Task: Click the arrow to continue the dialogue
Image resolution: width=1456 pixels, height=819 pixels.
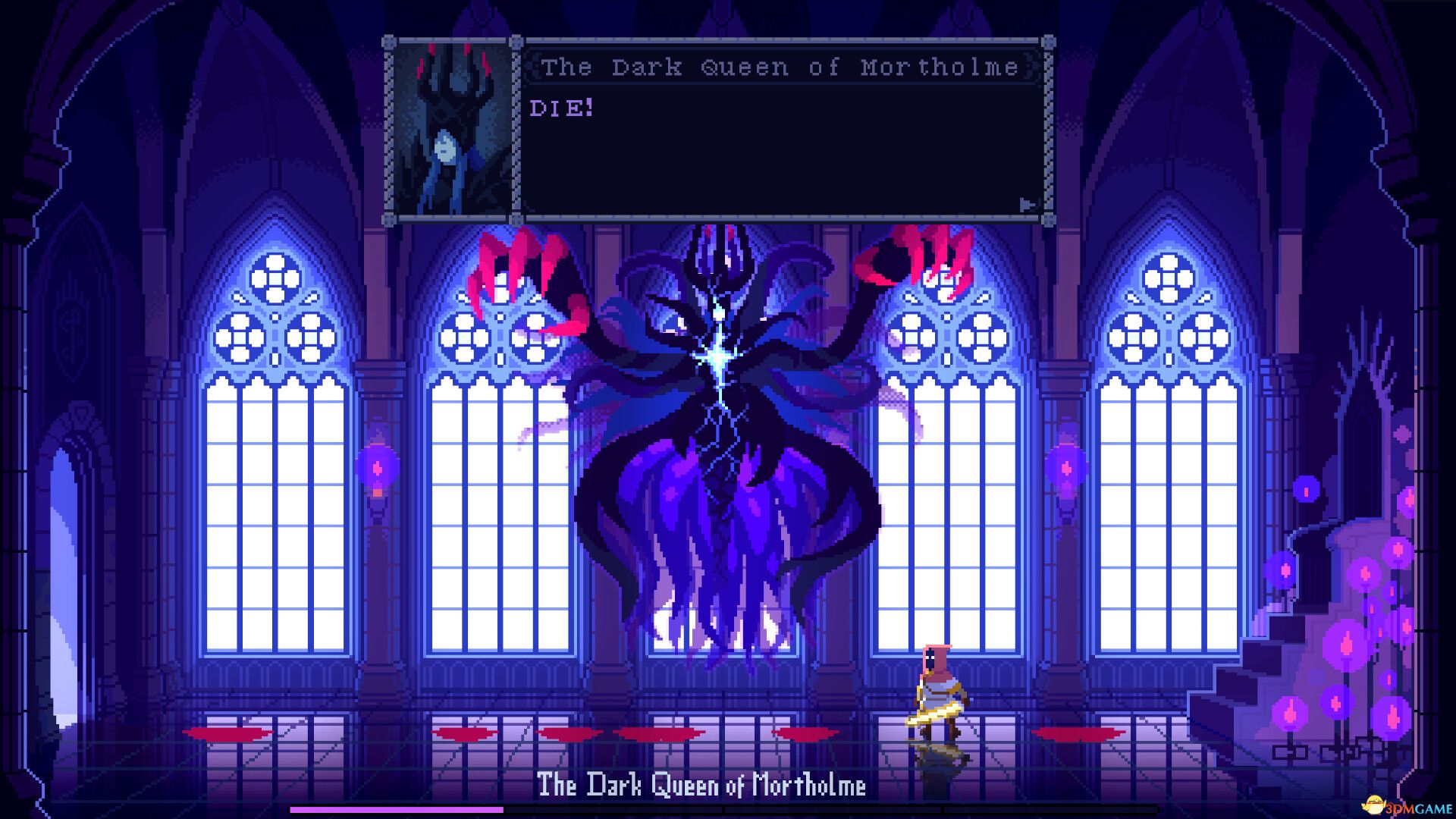Action: (1027, 203)
